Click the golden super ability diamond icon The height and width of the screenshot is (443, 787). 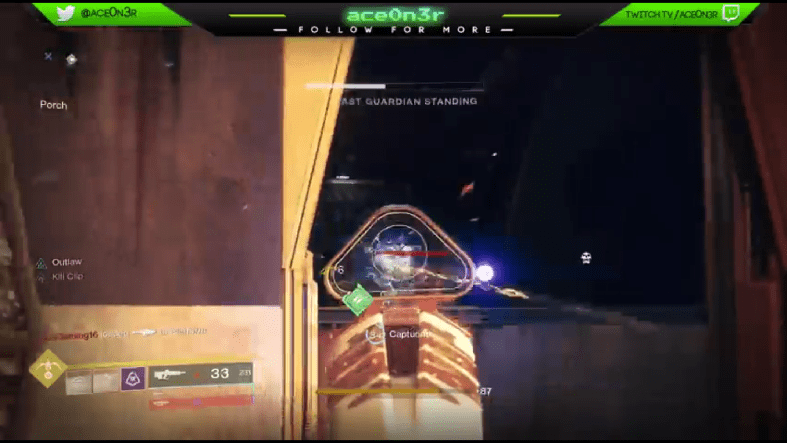[x=46, y=369]
